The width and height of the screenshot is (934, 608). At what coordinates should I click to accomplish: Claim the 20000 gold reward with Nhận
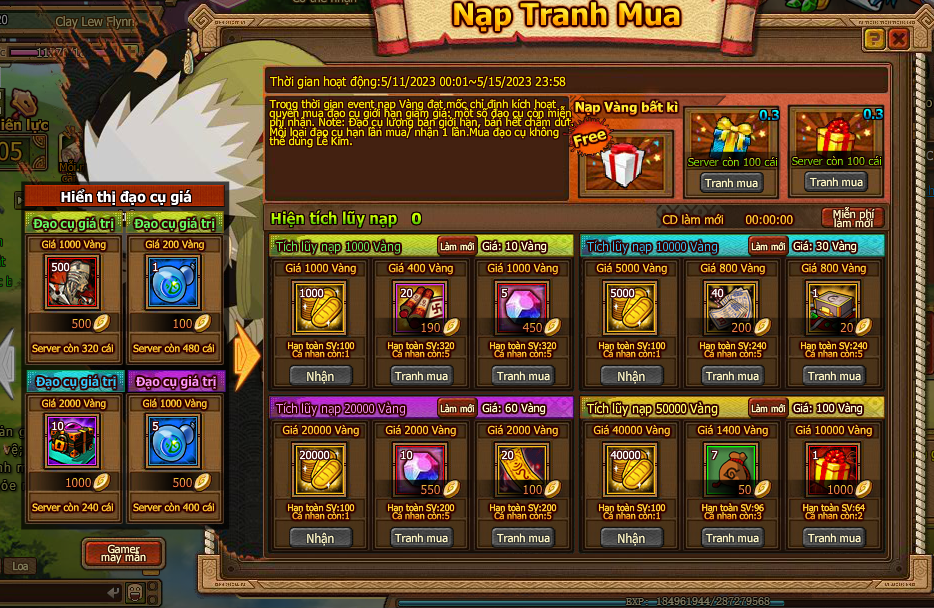[x=320, y=538]
